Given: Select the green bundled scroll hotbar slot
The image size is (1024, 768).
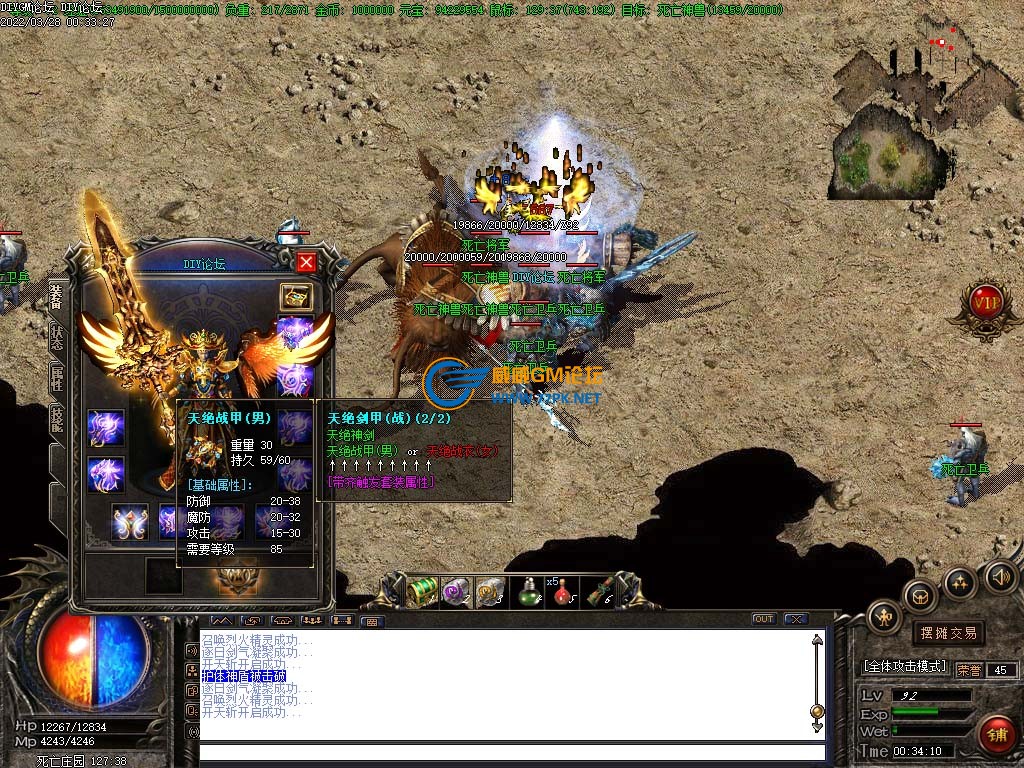Looking at the screenshot, I should coord(600,592).
